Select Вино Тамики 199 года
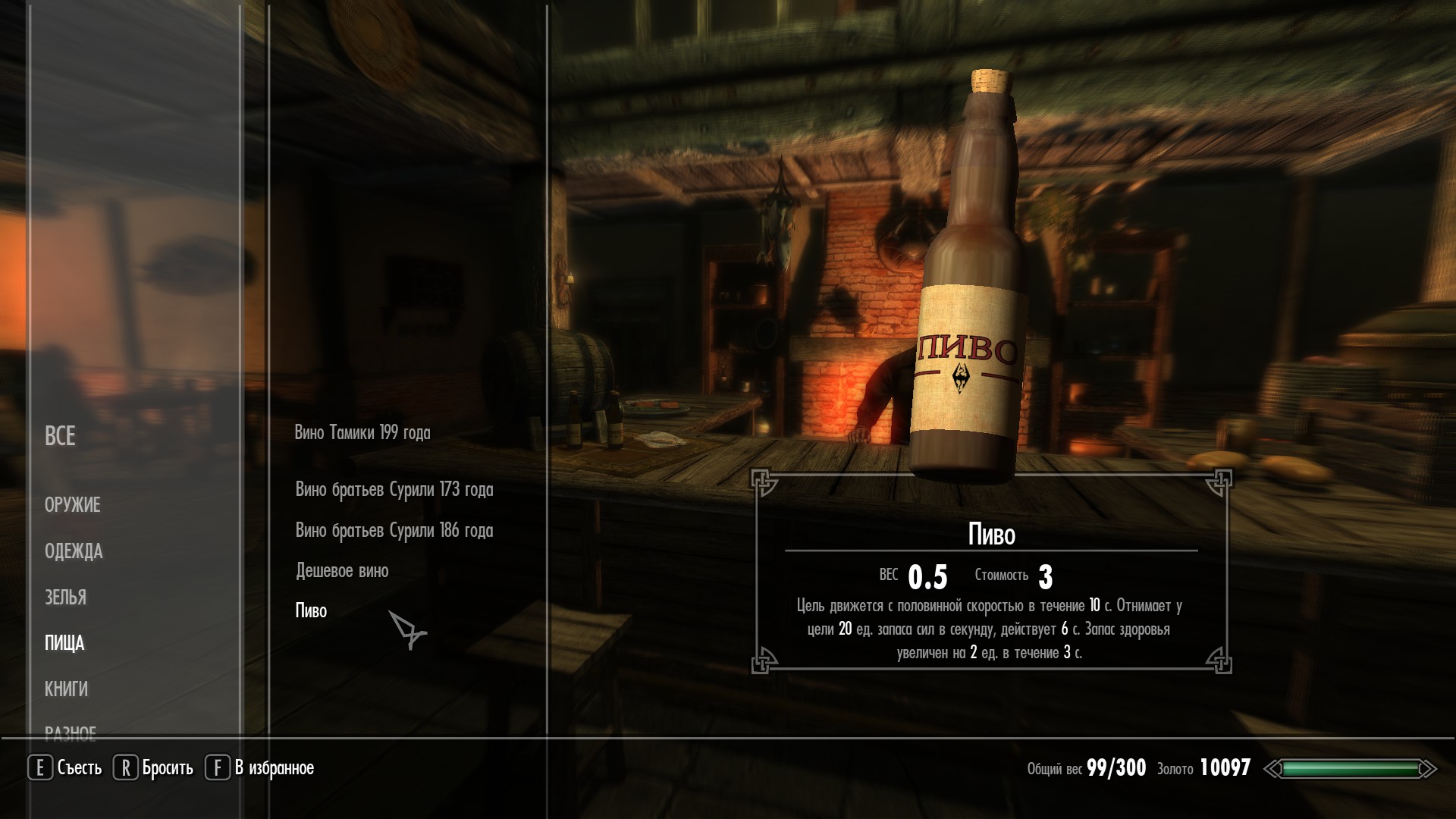Image resolution: width=1456 pixels, height=819 pixels. point(362,433)
